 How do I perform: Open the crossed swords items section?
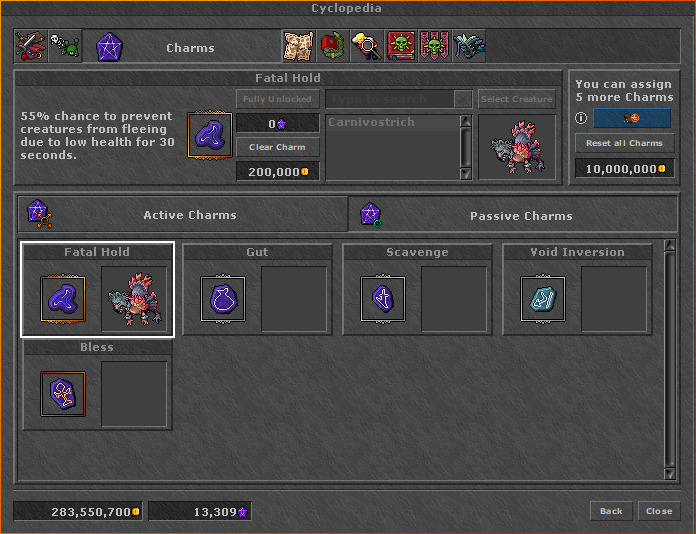(30, 46)
